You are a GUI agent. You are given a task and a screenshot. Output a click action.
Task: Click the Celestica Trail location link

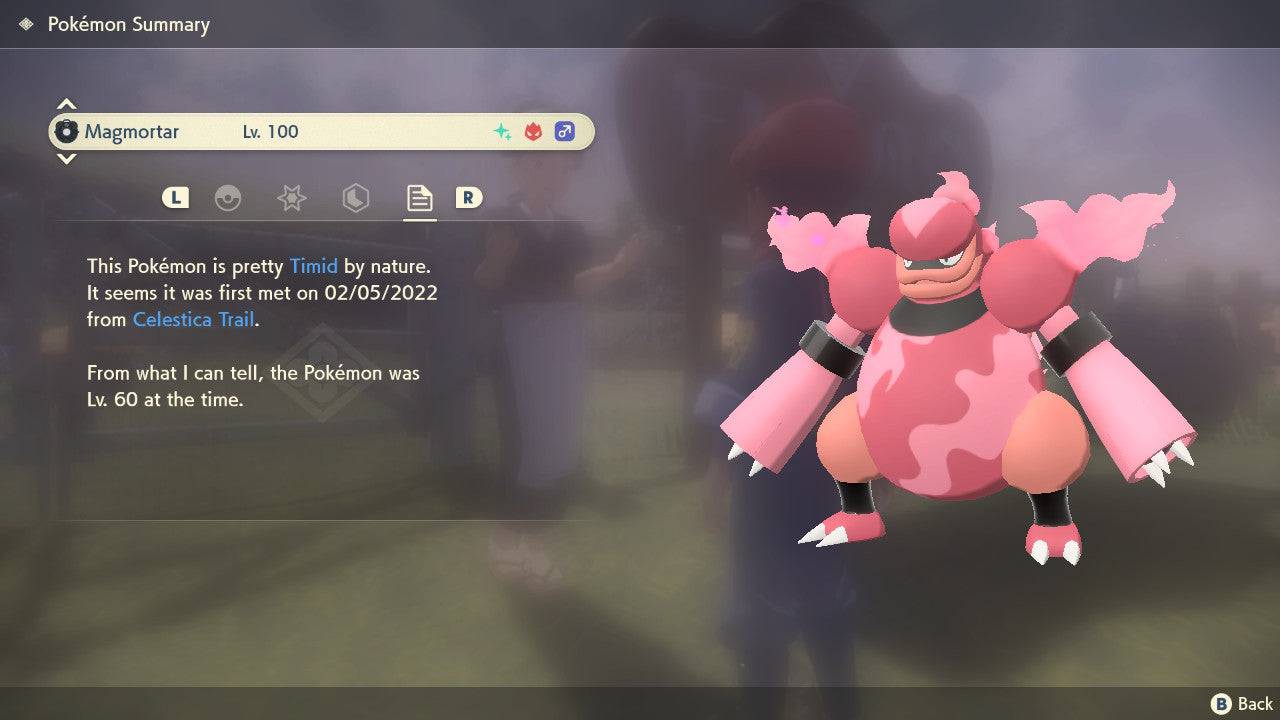(193, 319)
